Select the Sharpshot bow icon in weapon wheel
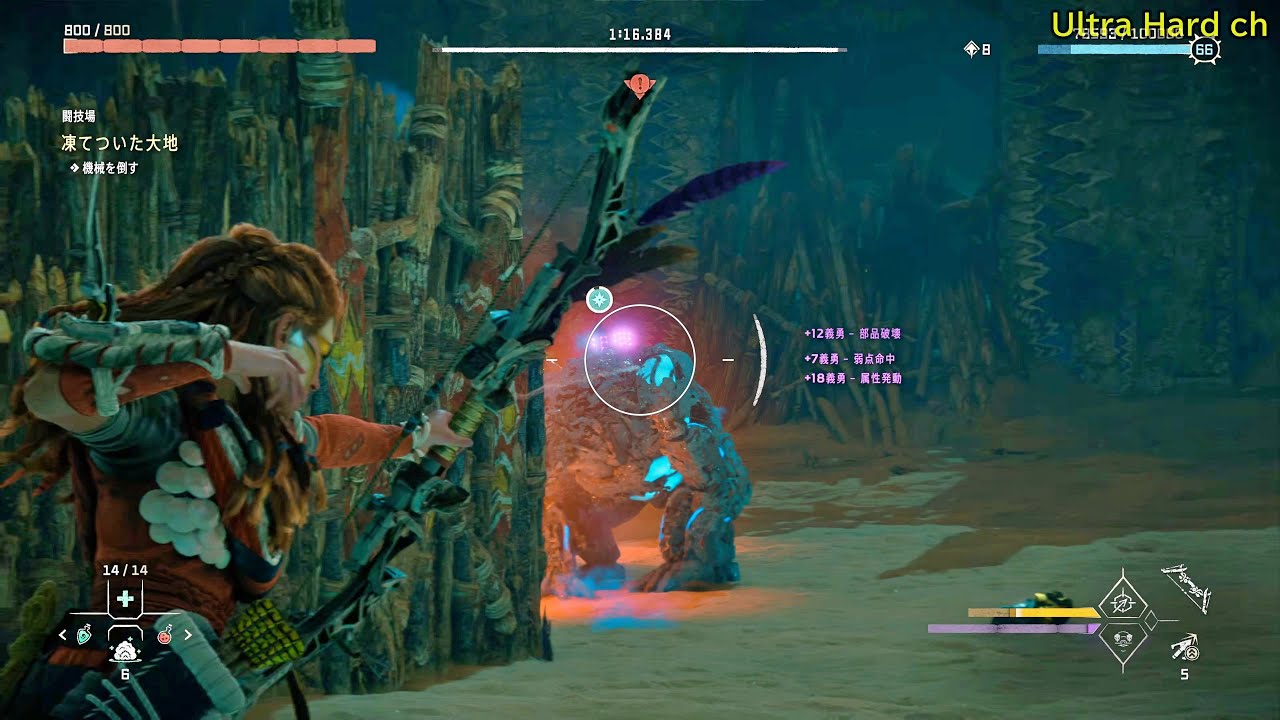Image resolution: width=1280 pixels, height=720 pixels. [x=1187, y=589]
